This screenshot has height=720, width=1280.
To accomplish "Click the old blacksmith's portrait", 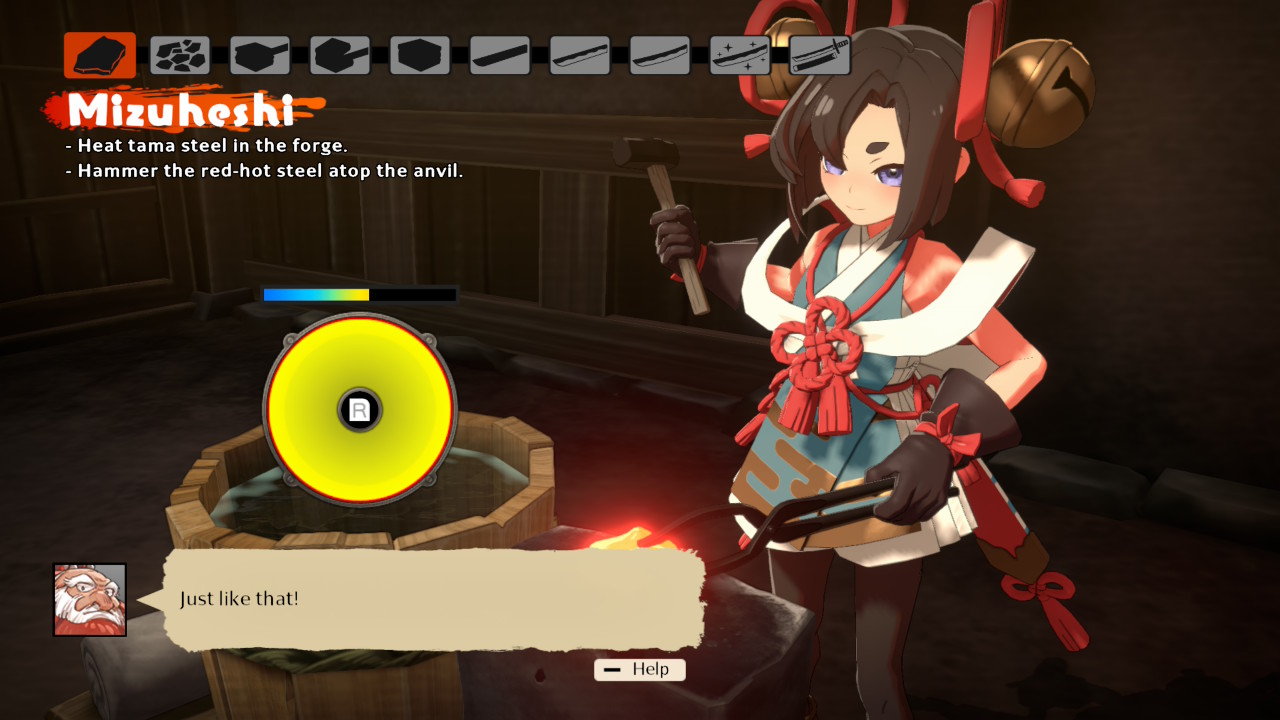I will [90, 599].
